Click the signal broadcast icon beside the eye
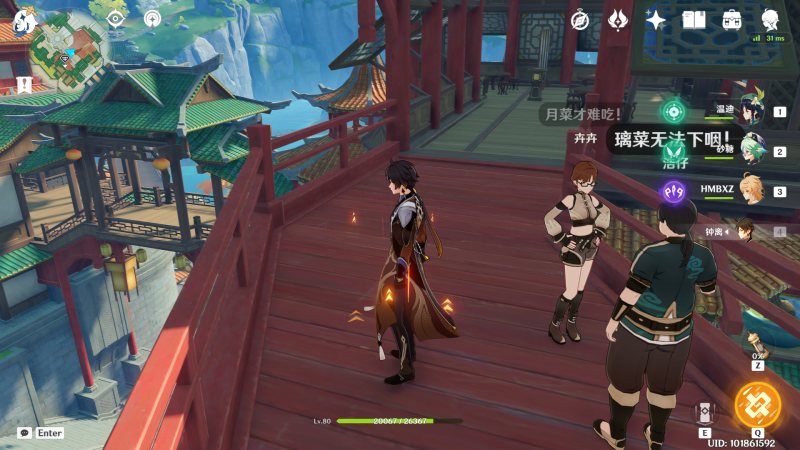The height and width of the screenshot is (450, 800). (x=152, y=18)
